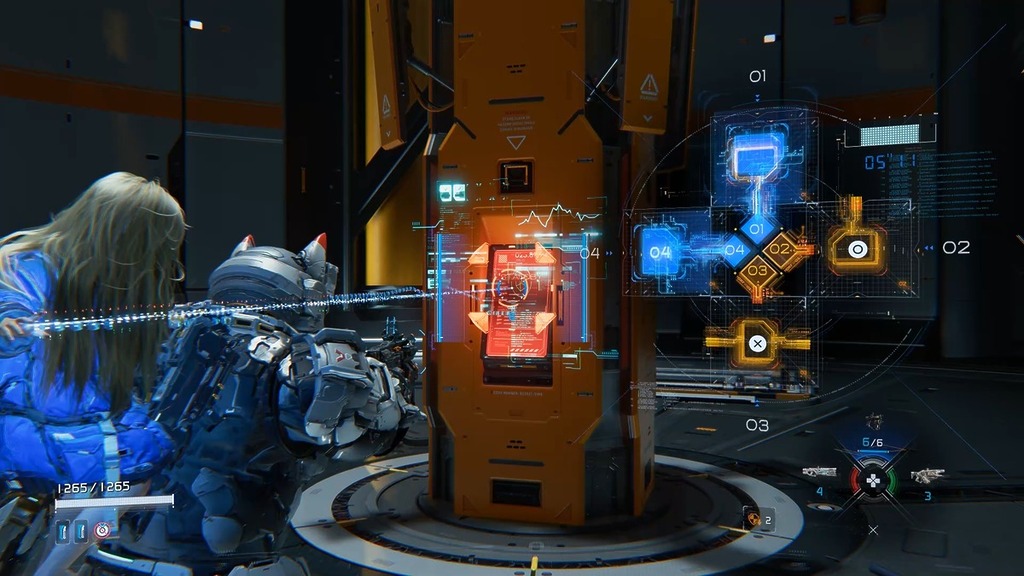Click the center 04 diamond tile

pos(735,250)
